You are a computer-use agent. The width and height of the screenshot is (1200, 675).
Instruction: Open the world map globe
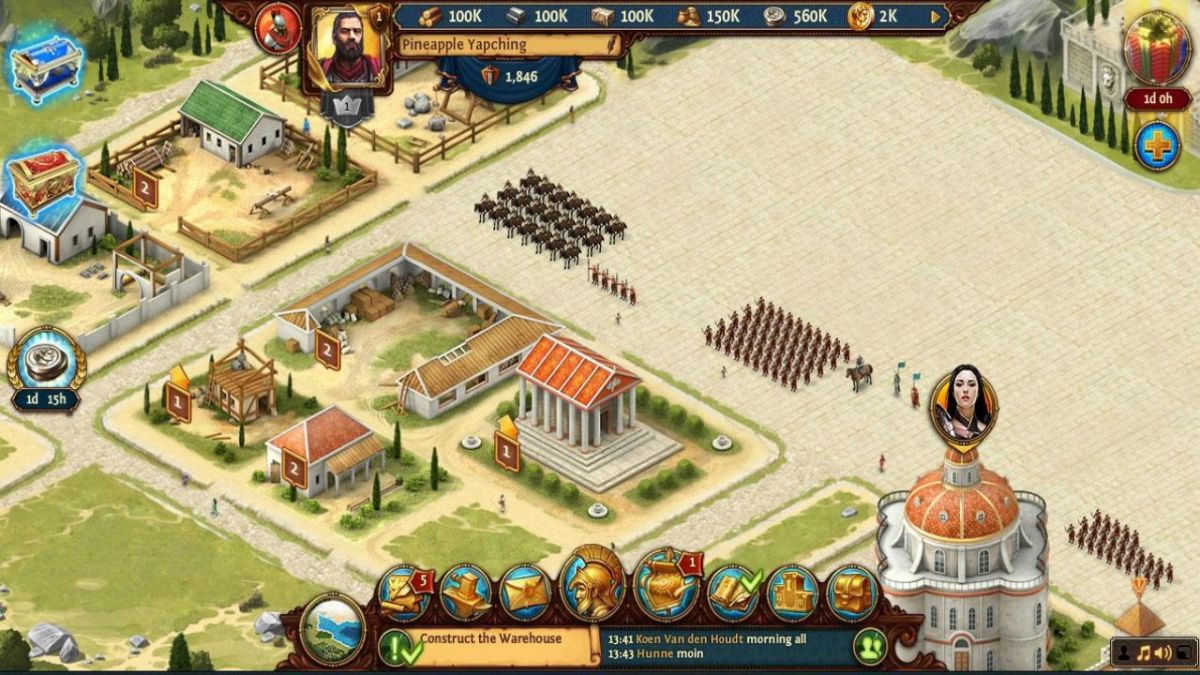pyautogui.click(x=332, y=629)
